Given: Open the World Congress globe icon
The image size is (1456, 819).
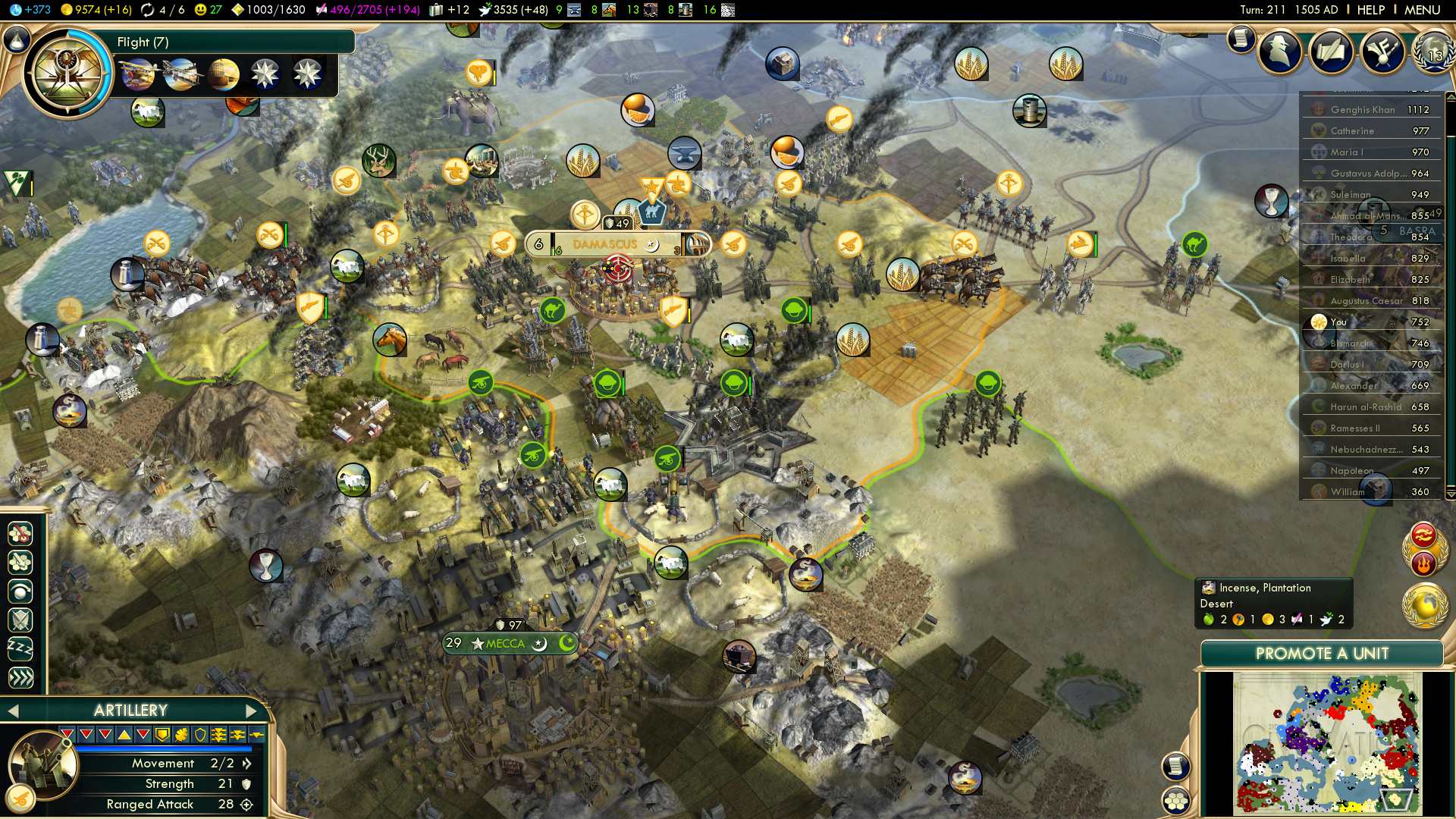Looking at the screenshot, I should (x=1432, y=53).
